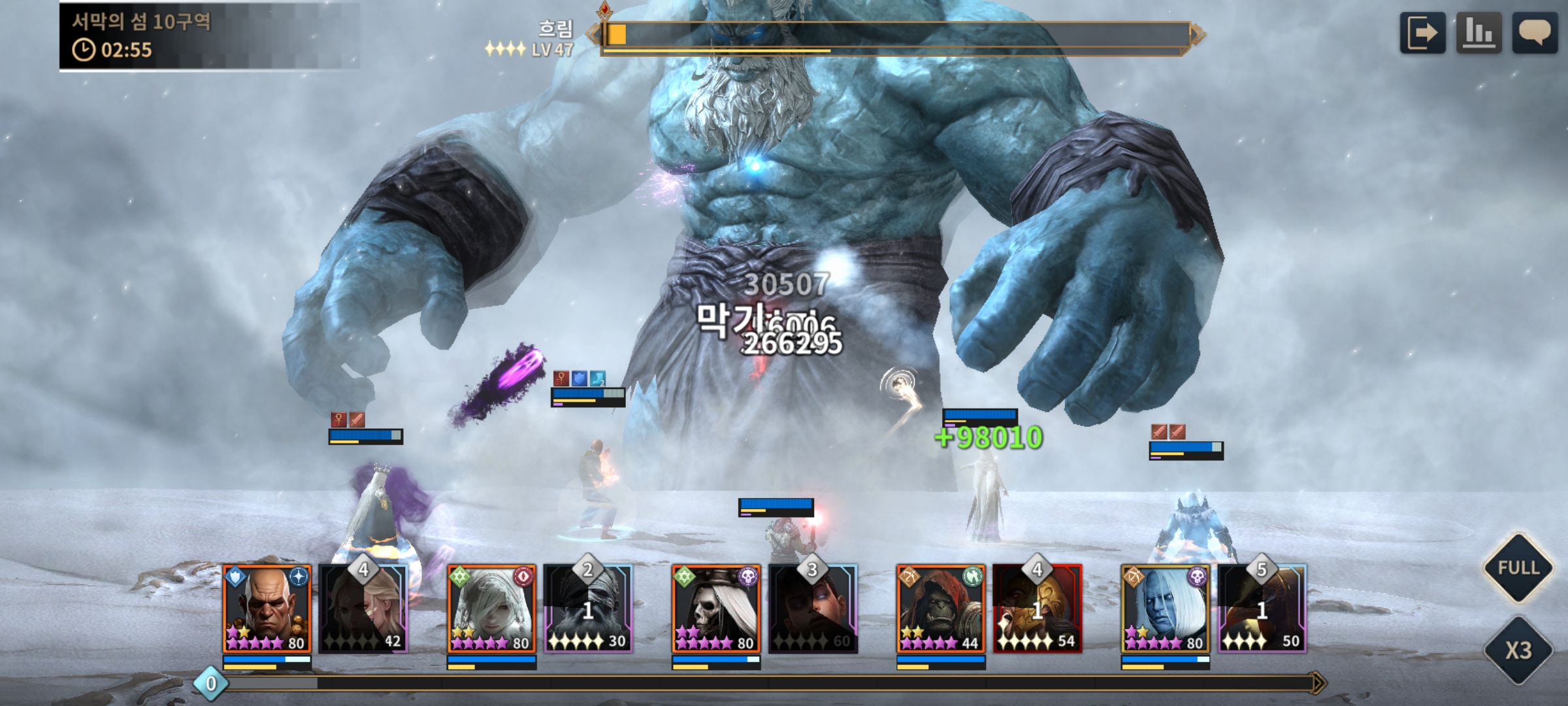
Task: Select the blue-skinned white-haired hero portrait
Action: [1165, 609]
